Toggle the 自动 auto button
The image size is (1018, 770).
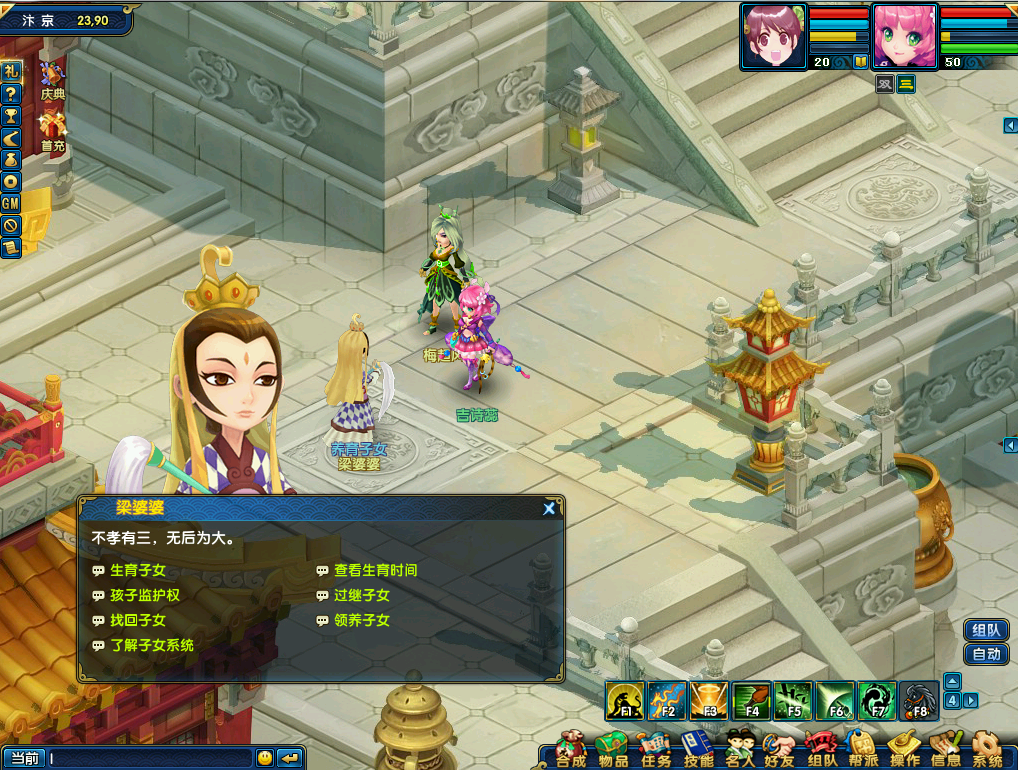click(986, 654)
